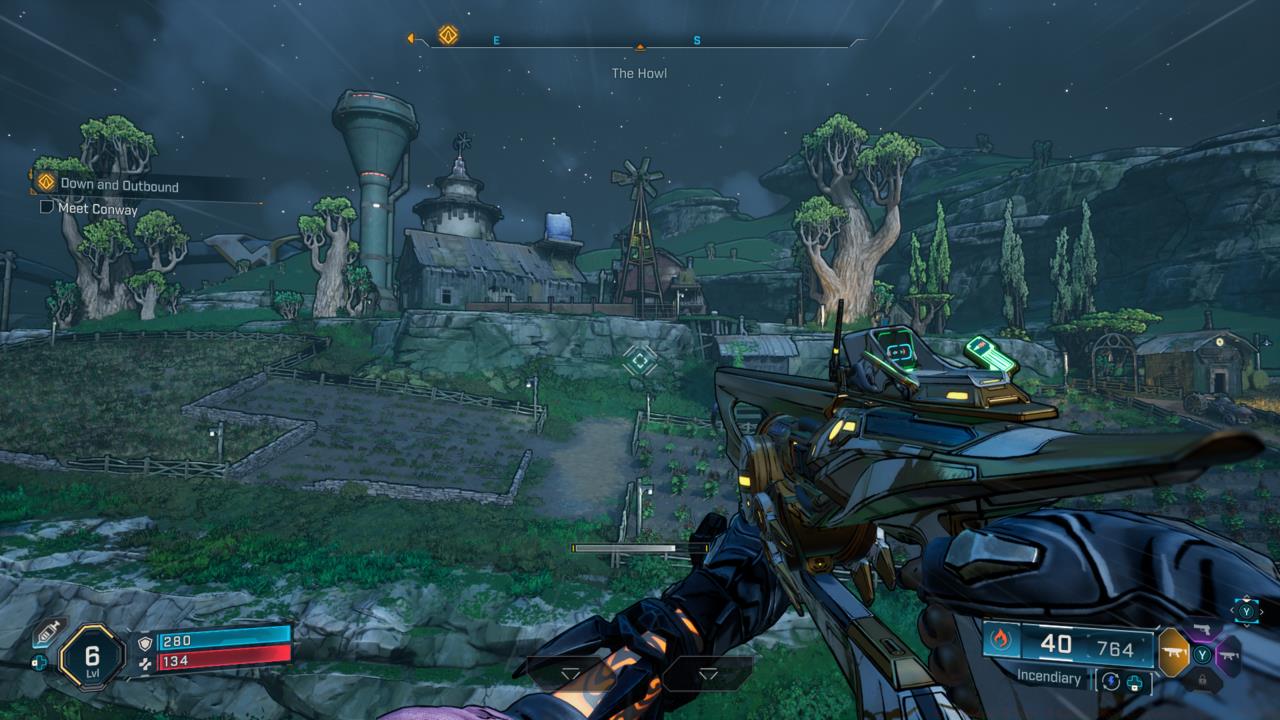
Task: Click the locked weapon slot
Action: pos(1203,681)
